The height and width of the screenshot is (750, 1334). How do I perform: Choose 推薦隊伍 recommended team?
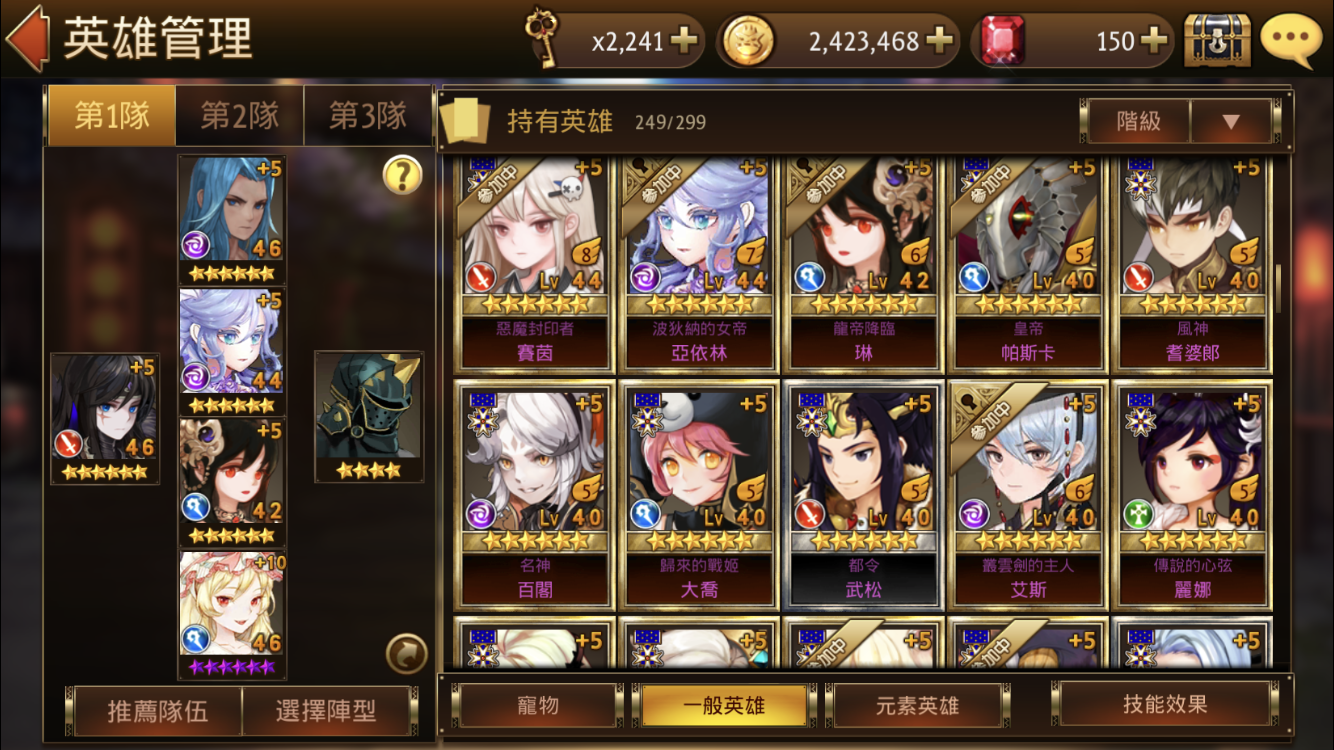(158, 710)
